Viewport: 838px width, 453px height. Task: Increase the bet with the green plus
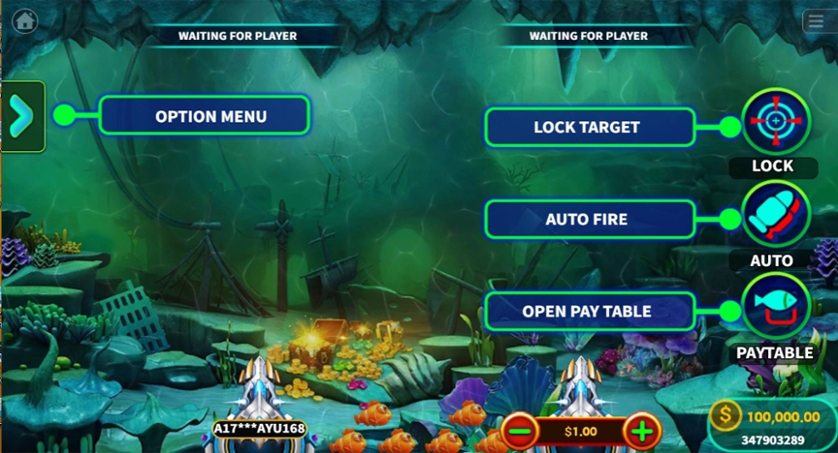point(641,432)
